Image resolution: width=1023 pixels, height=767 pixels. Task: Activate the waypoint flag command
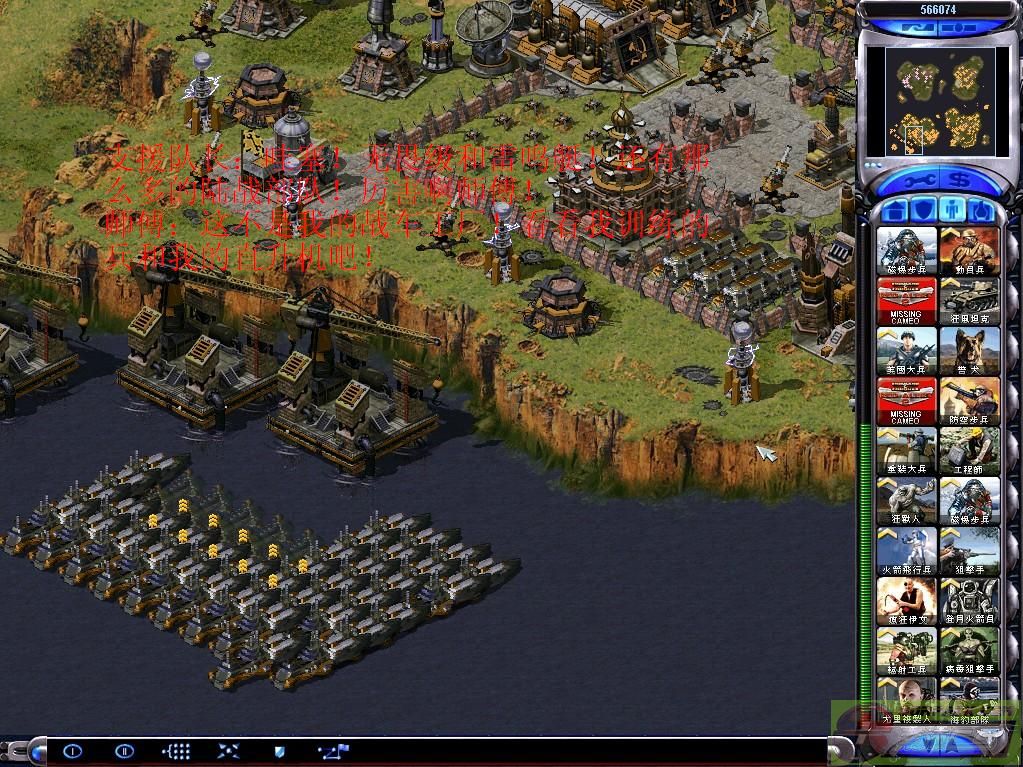pos(332,750)
